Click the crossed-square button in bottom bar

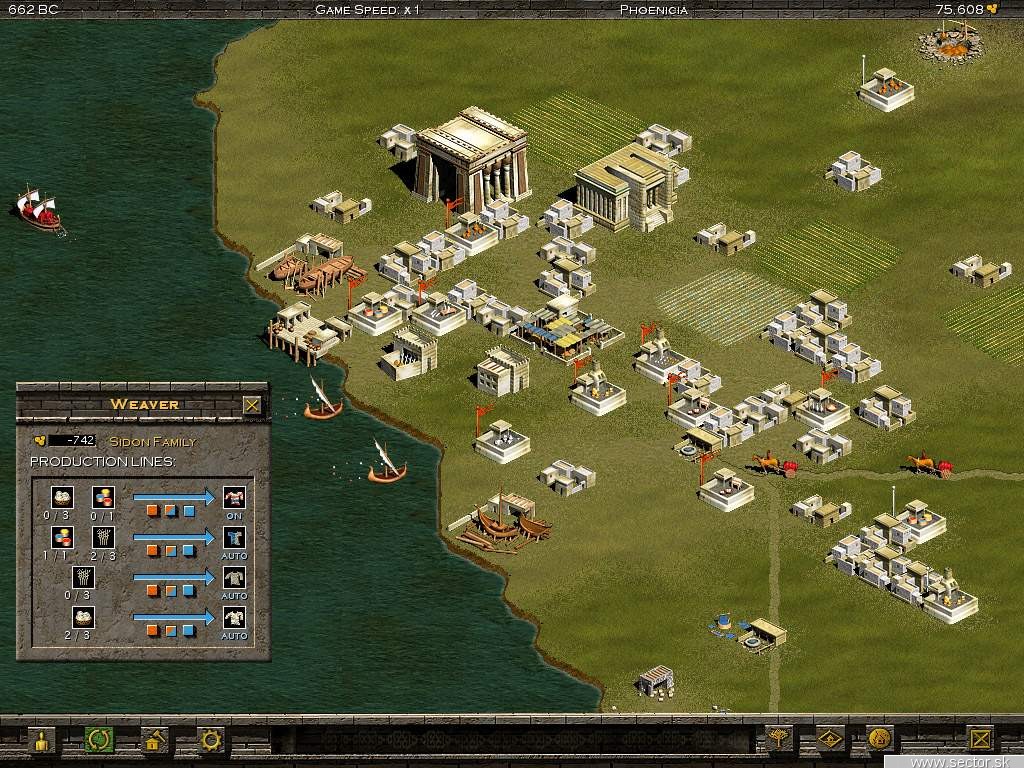tap(981, 740)
